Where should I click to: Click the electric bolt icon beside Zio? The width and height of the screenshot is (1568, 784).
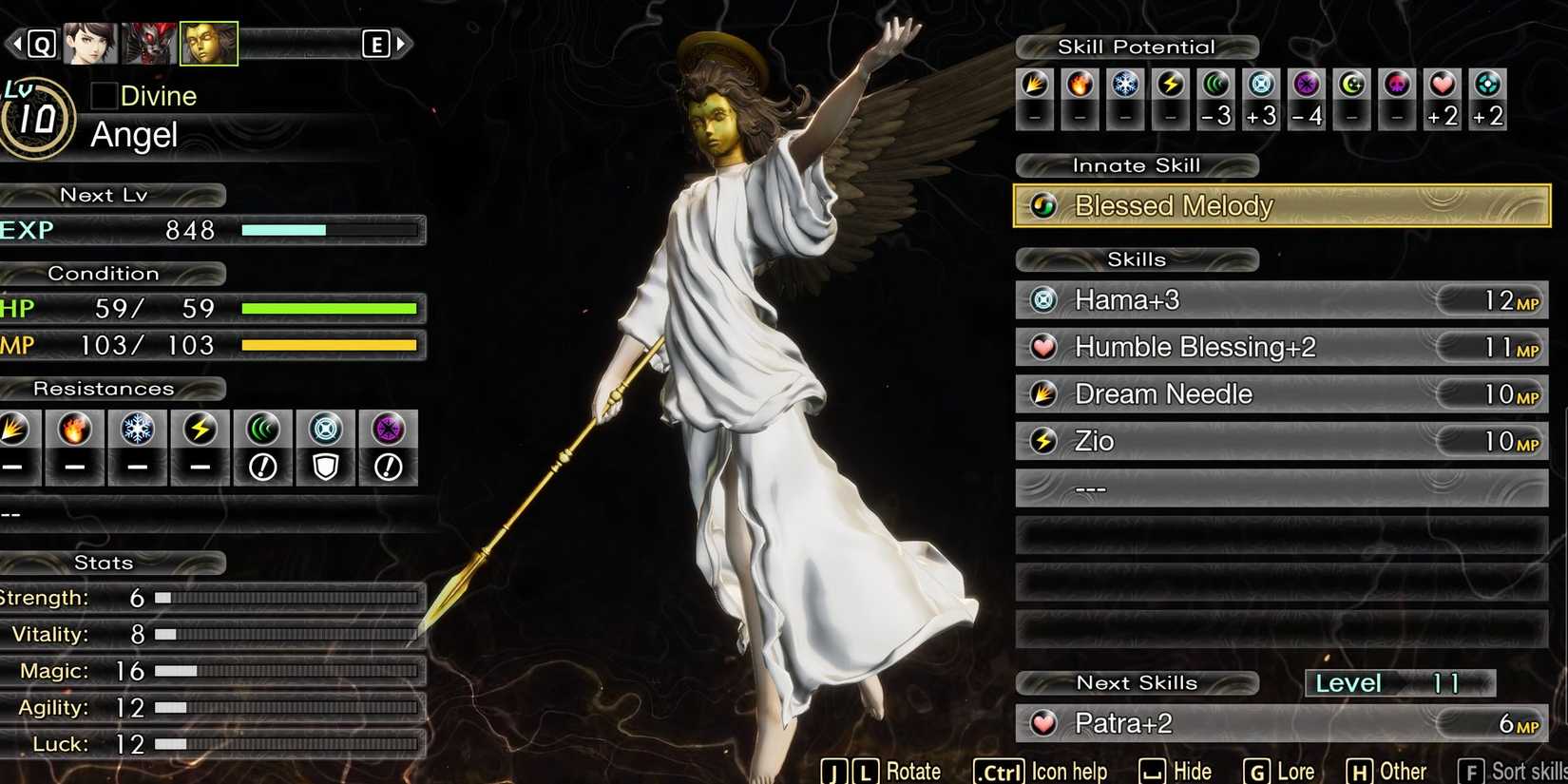[x=1043, y=440]
